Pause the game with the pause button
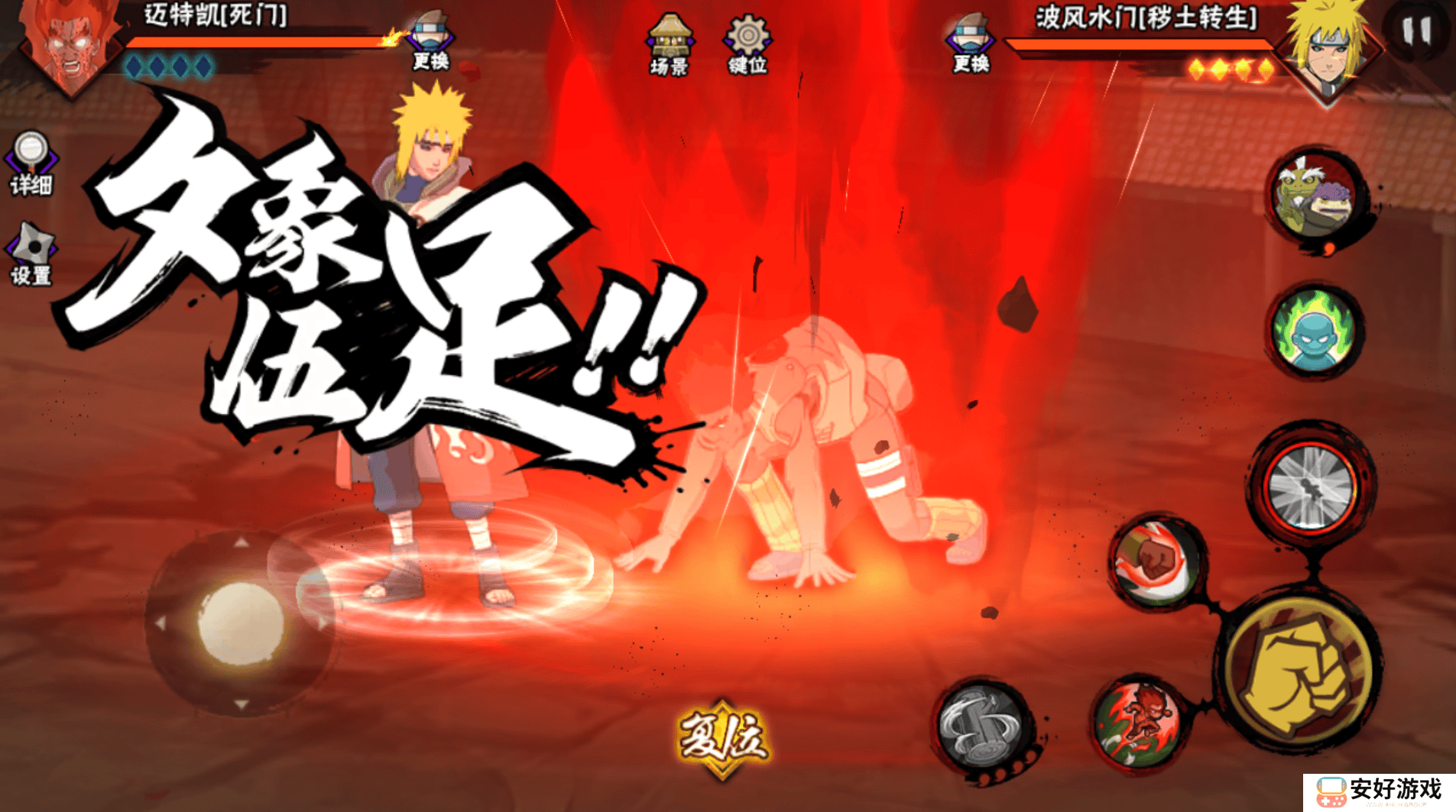 click(x=1415, y=31)
